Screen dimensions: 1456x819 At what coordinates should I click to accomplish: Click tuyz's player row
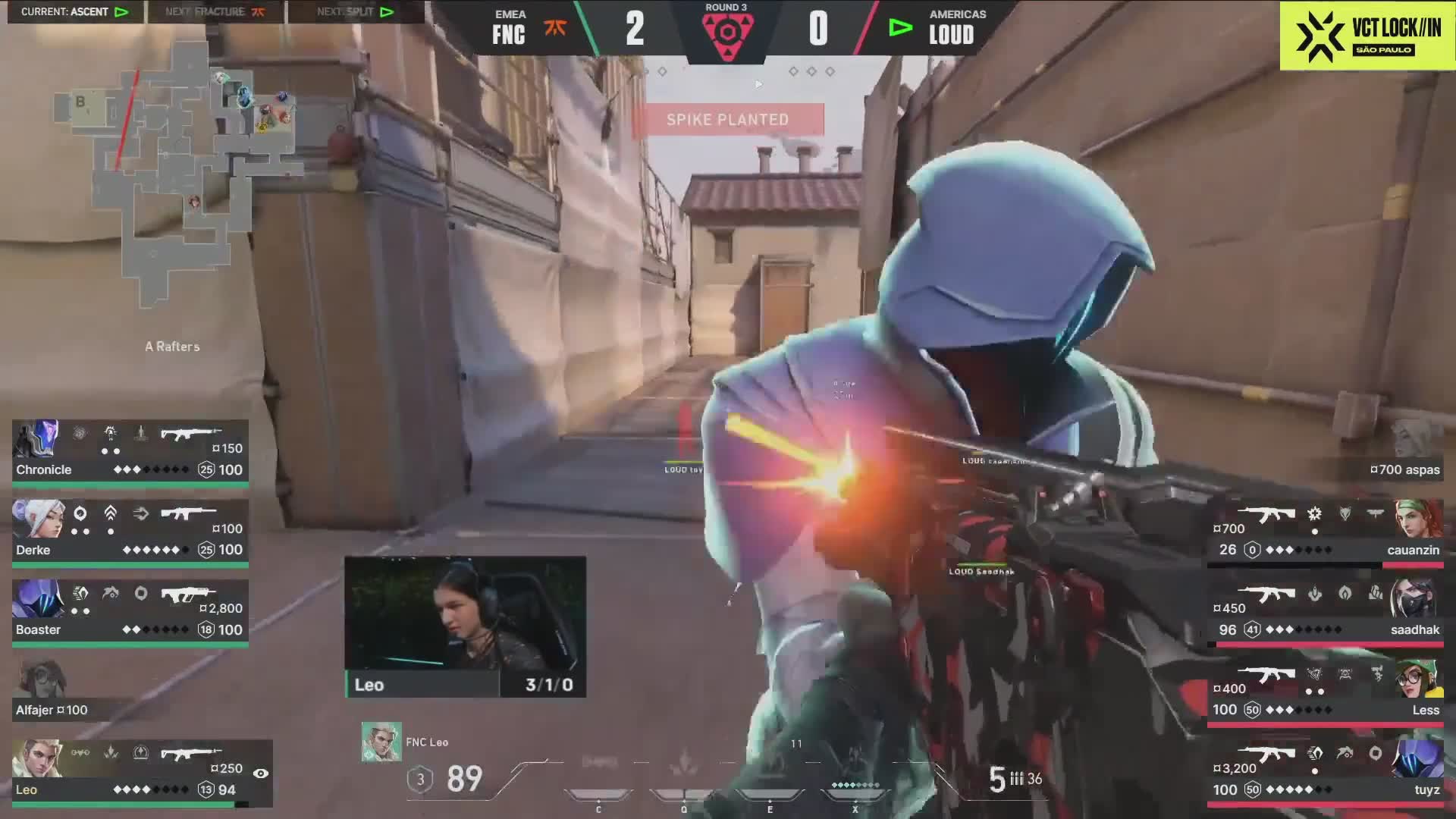pyautogui.click(x=1326, y=772)
